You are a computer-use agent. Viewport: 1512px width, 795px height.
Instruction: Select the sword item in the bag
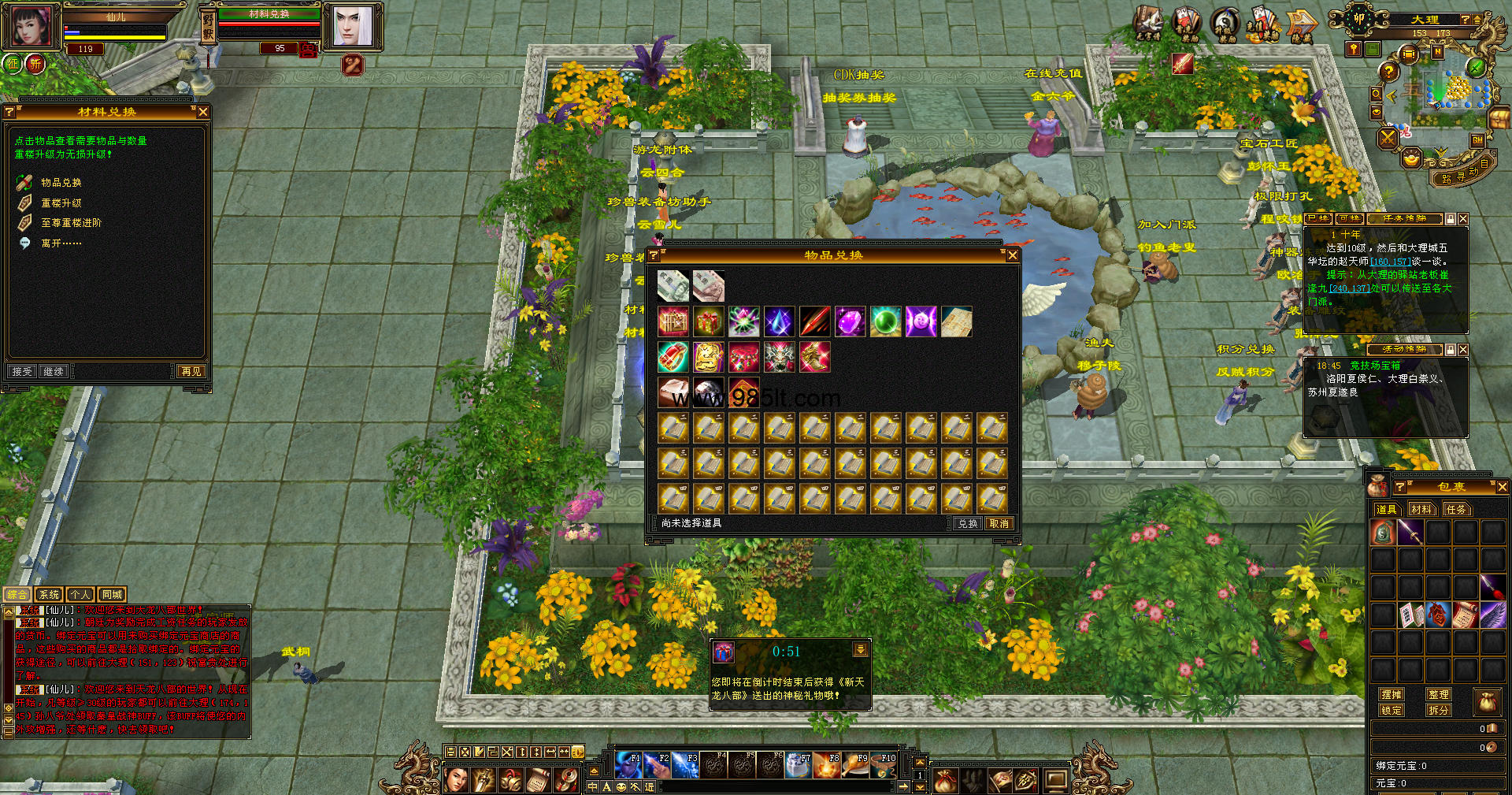1410,533
